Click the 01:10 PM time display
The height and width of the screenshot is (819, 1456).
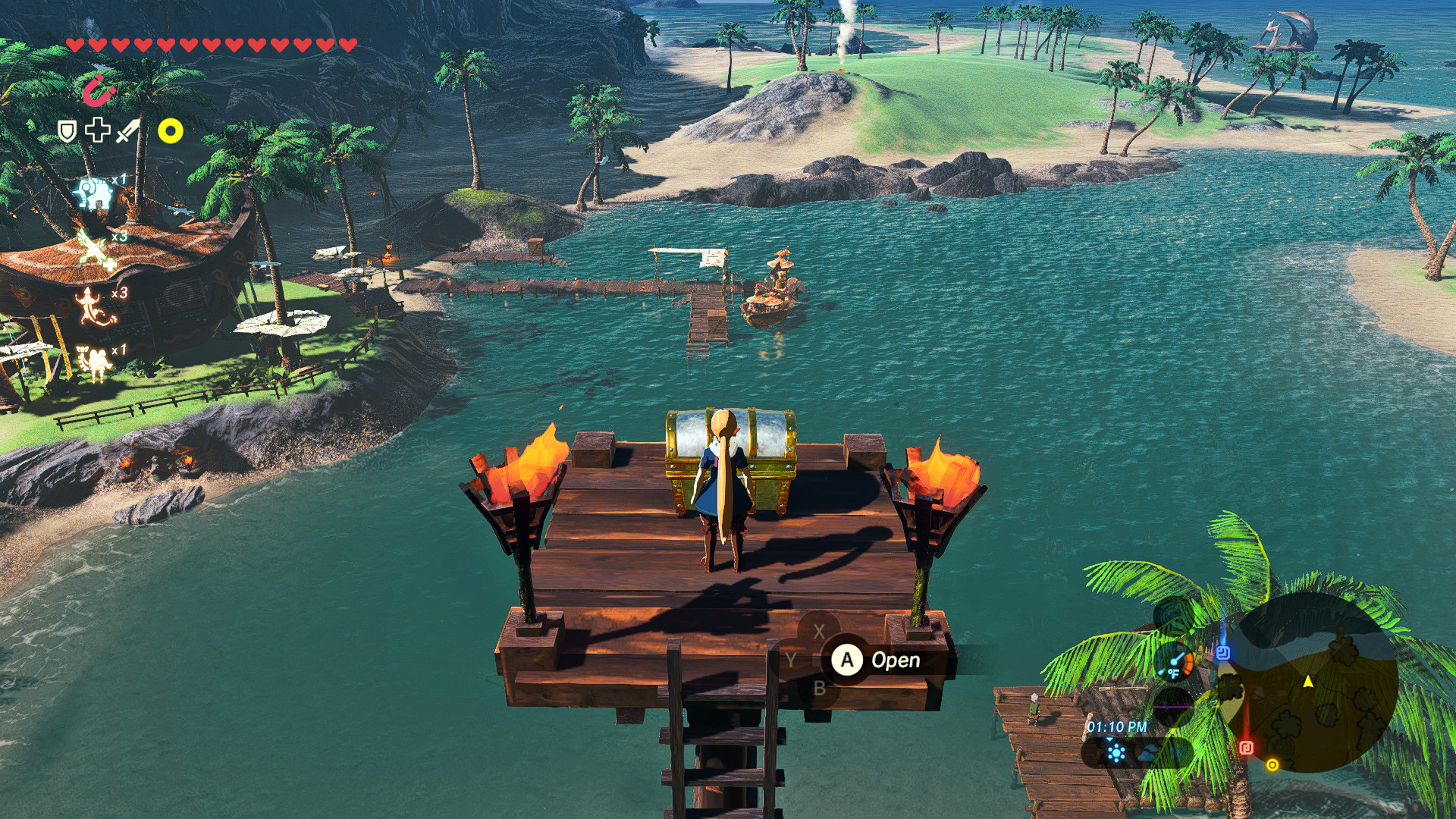(1117, 726)
